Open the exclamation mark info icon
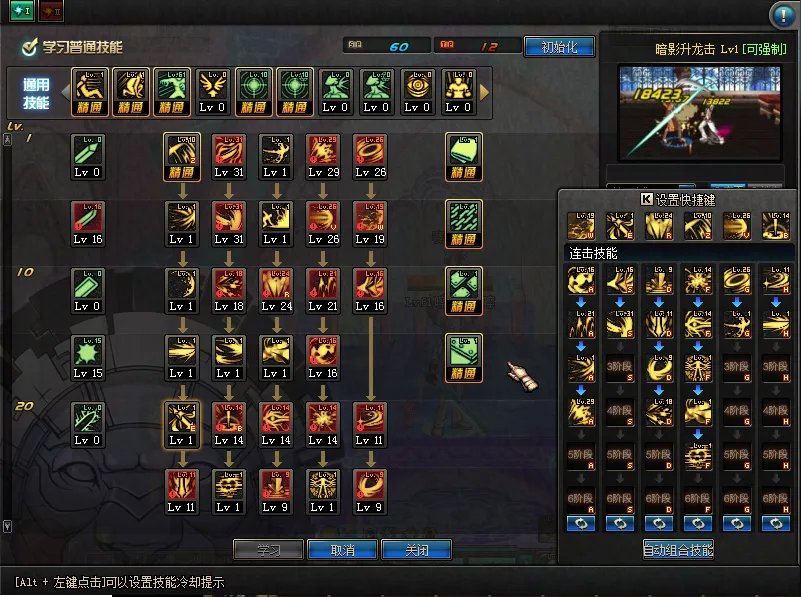This screenshot has width=801, height=597. [x=782, y=15]
